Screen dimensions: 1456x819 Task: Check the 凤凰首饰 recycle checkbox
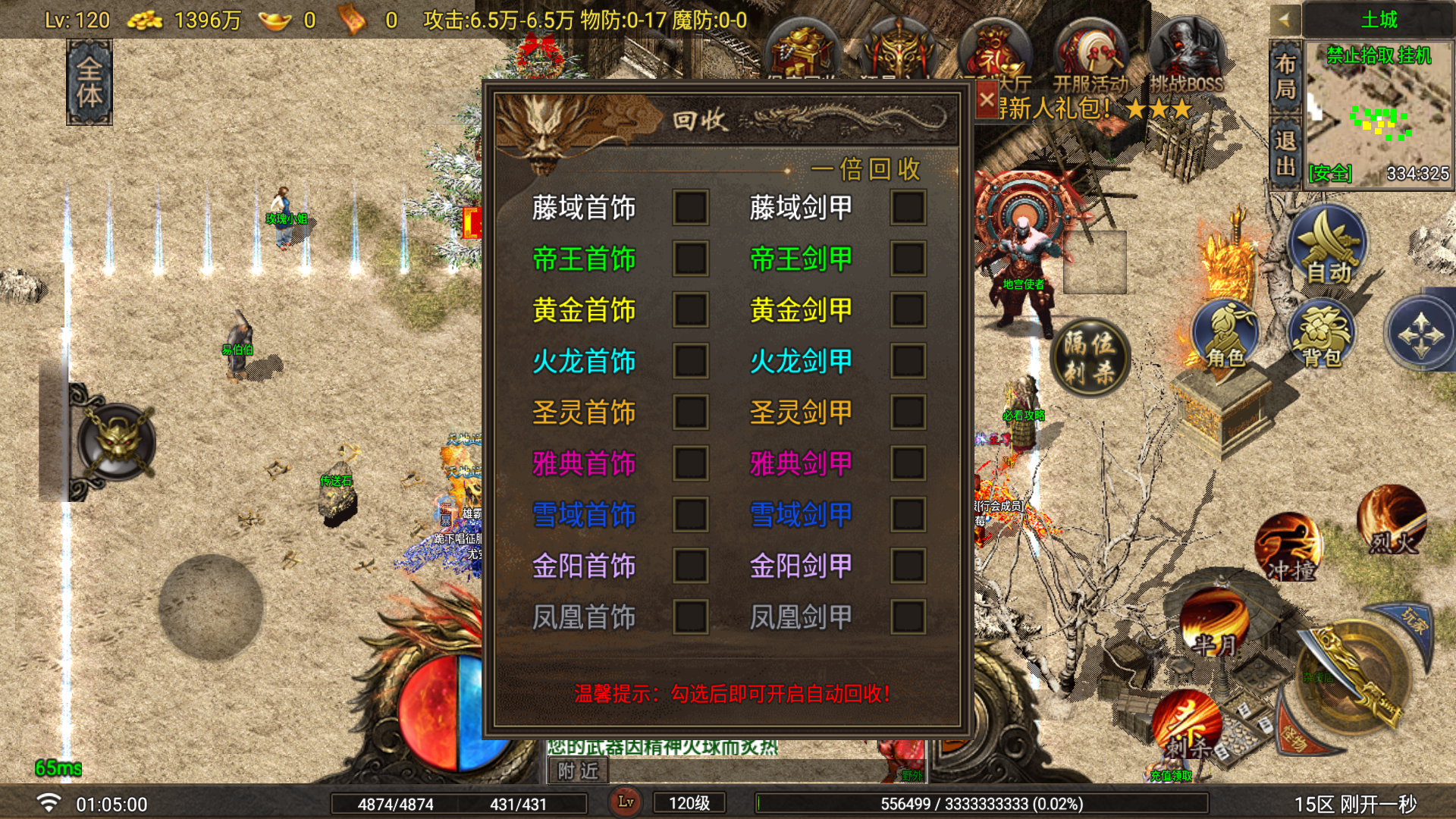tap(690, 617)
